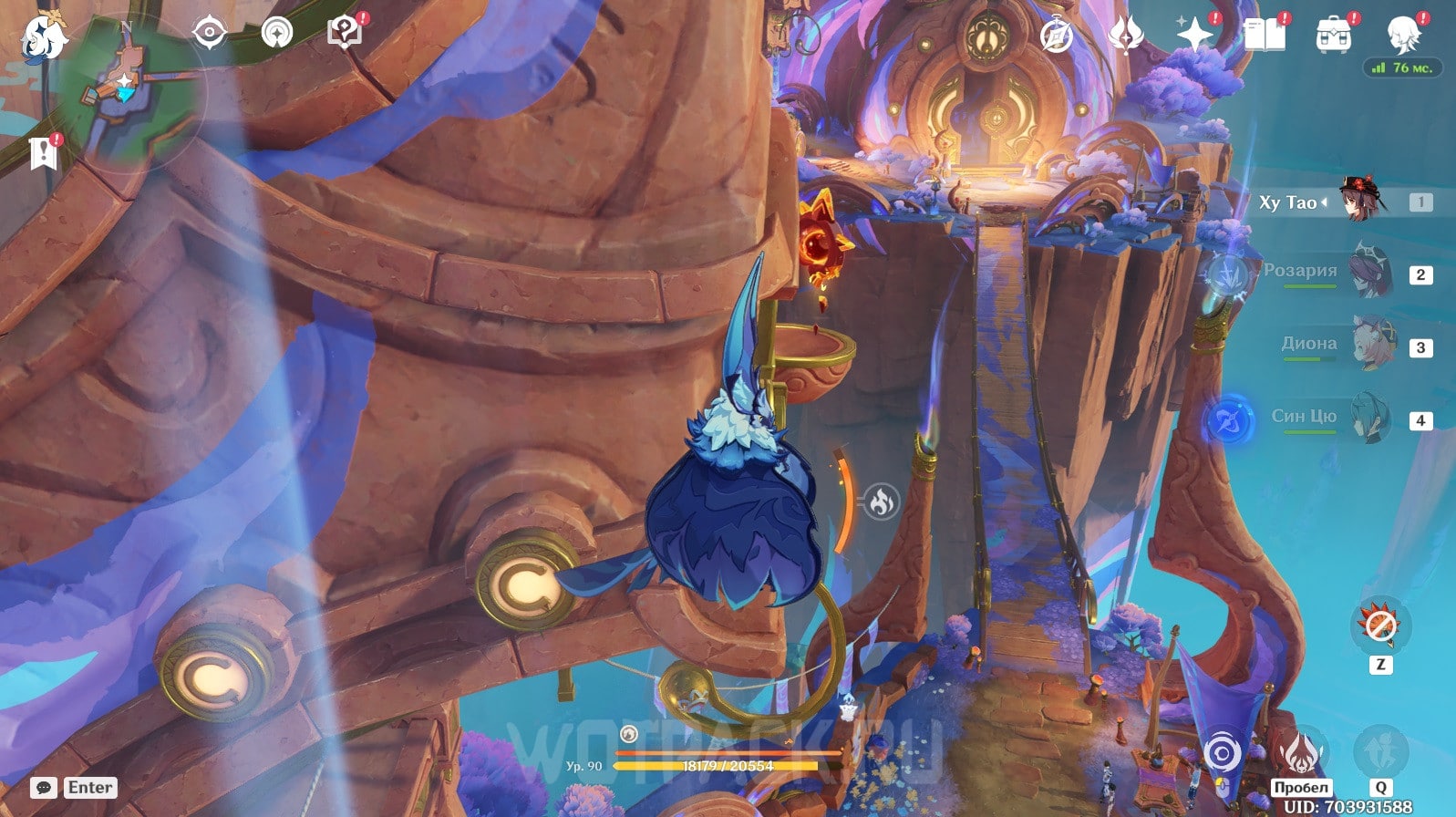This screenshot has height=817, width=1456.
Task: Open the character profile icon
Action: pos(1402,35)
